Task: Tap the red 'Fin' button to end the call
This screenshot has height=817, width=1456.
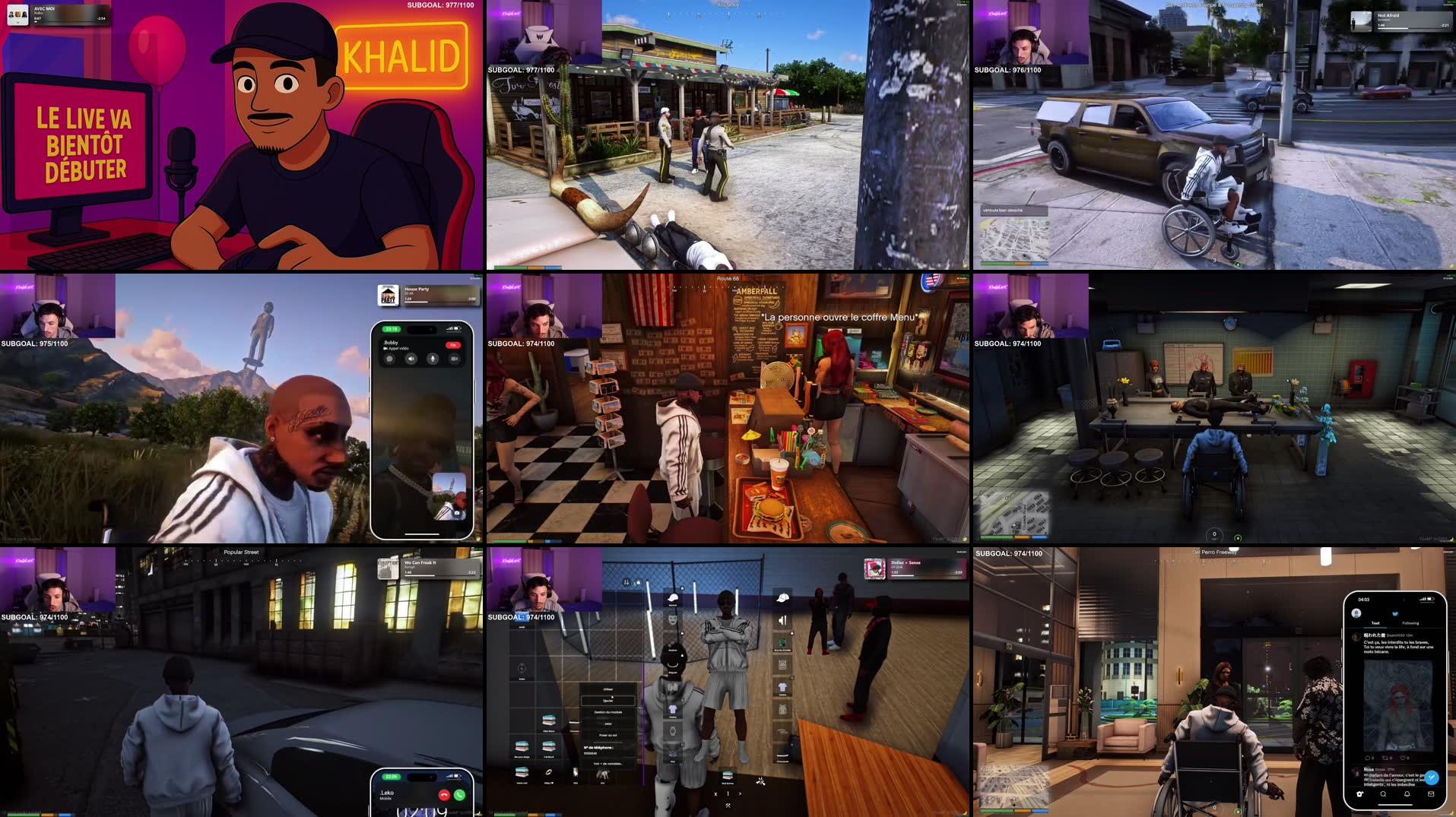Action: pyautogui.click(x=453, y=345)
